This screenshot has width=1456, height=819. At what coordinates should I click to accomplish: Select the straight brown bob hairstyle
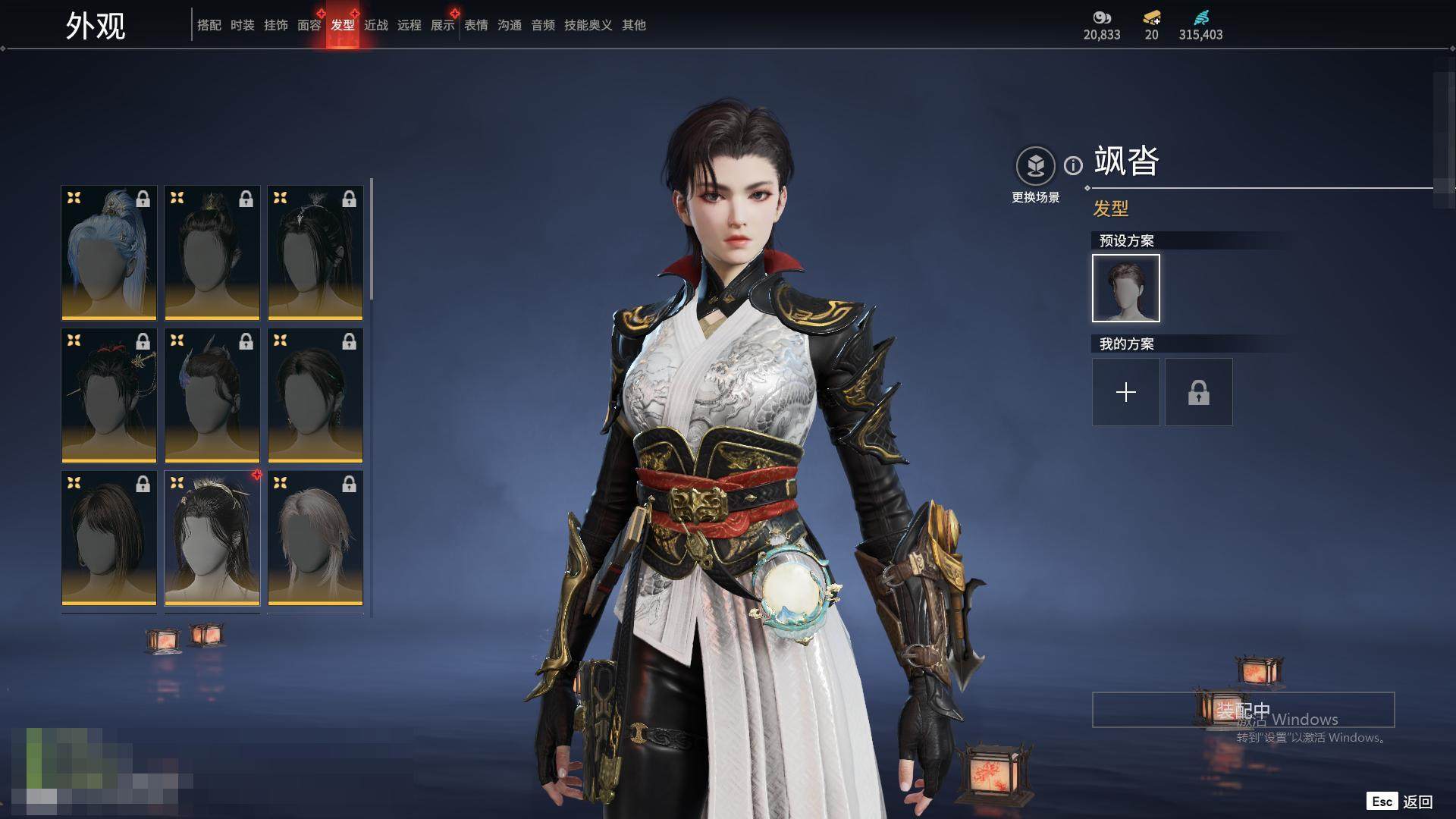pos(109,538)
